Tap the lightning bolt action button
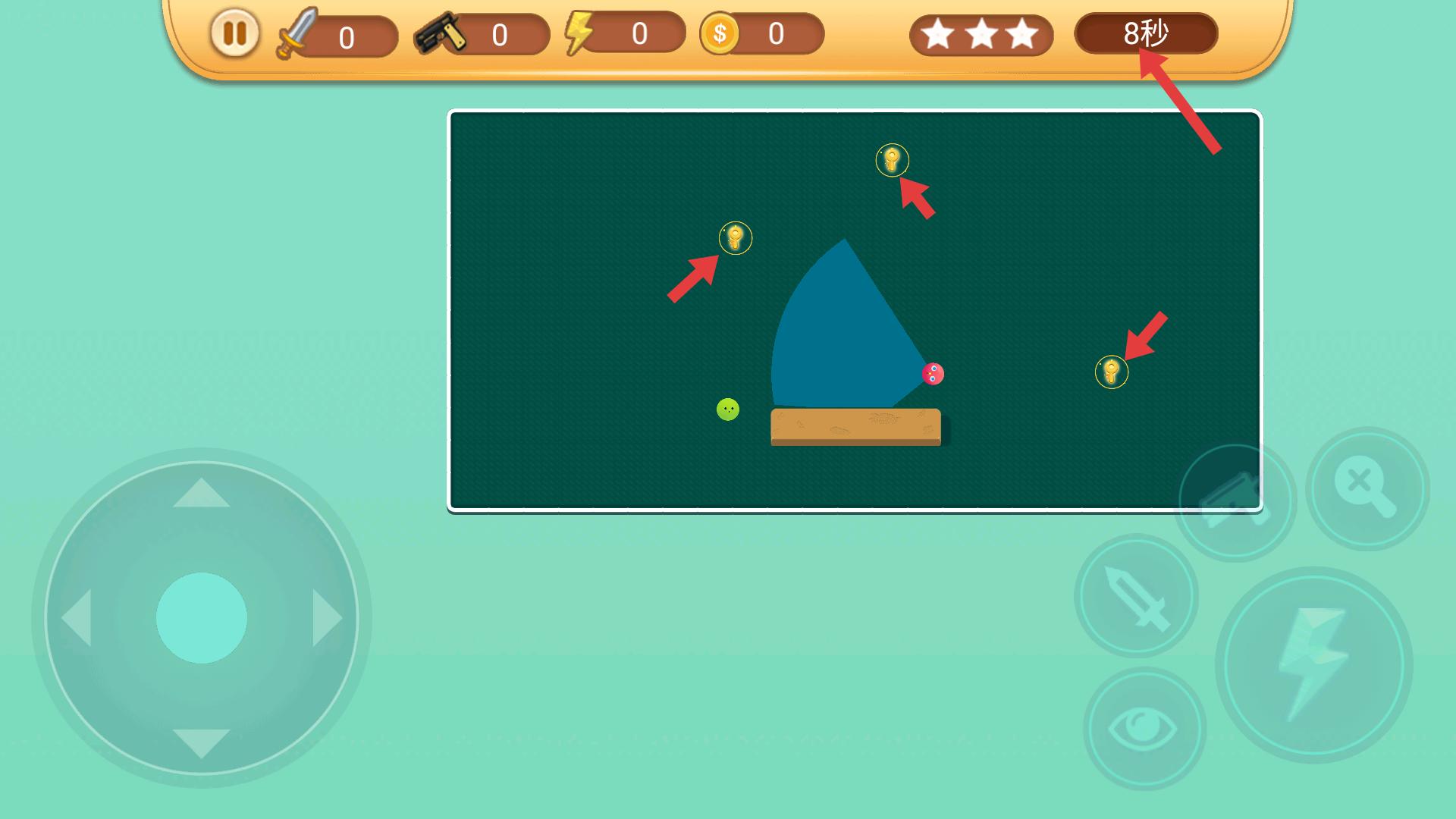 (1314, 665)
